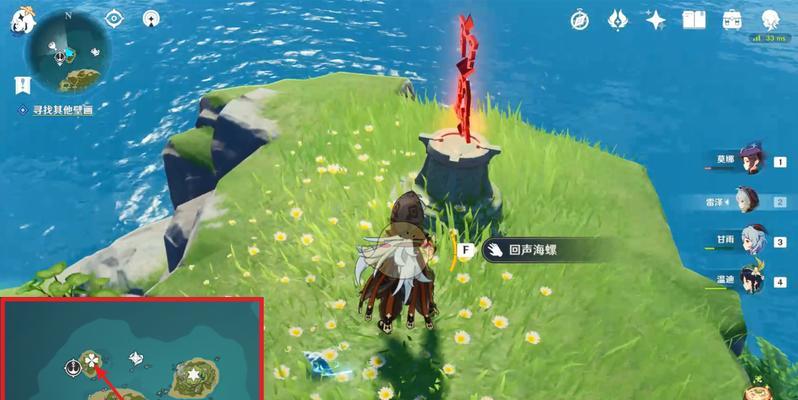
Task: Interact with the 回声海螺 prompt
Action: (x=529, y=250)
